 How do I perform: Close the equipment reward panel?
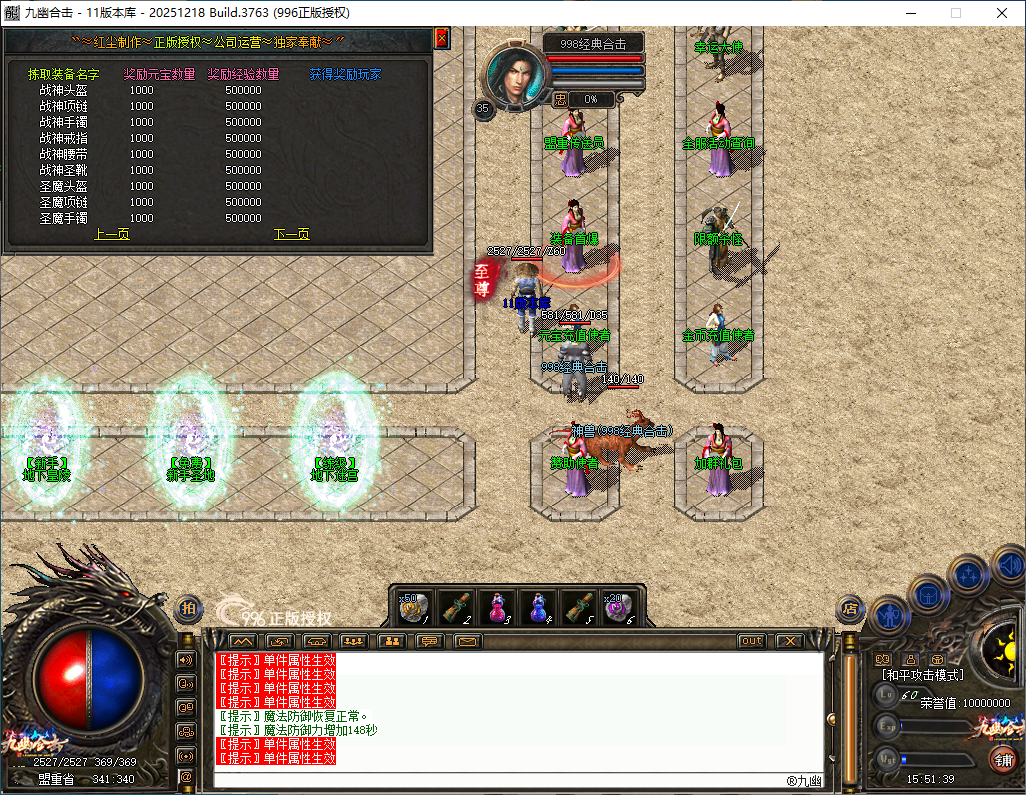coord(441,38)
